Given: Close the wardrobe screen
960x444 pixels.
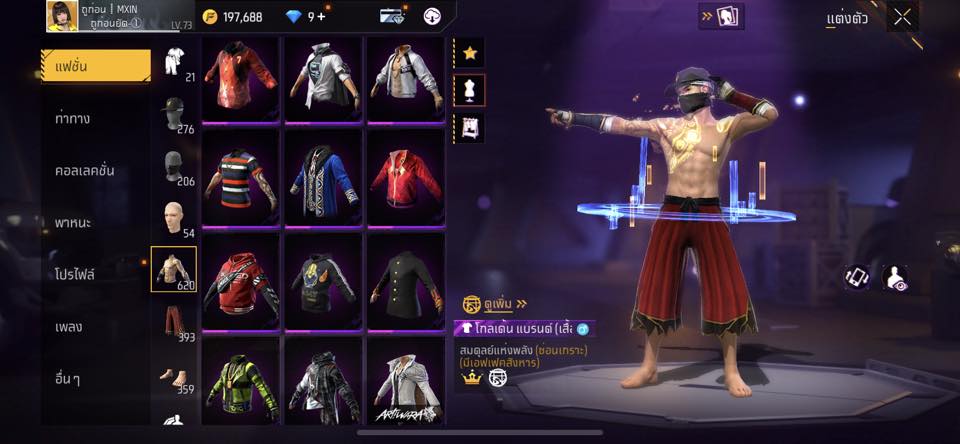Looking at the screenshot, I should pos(902,17).
